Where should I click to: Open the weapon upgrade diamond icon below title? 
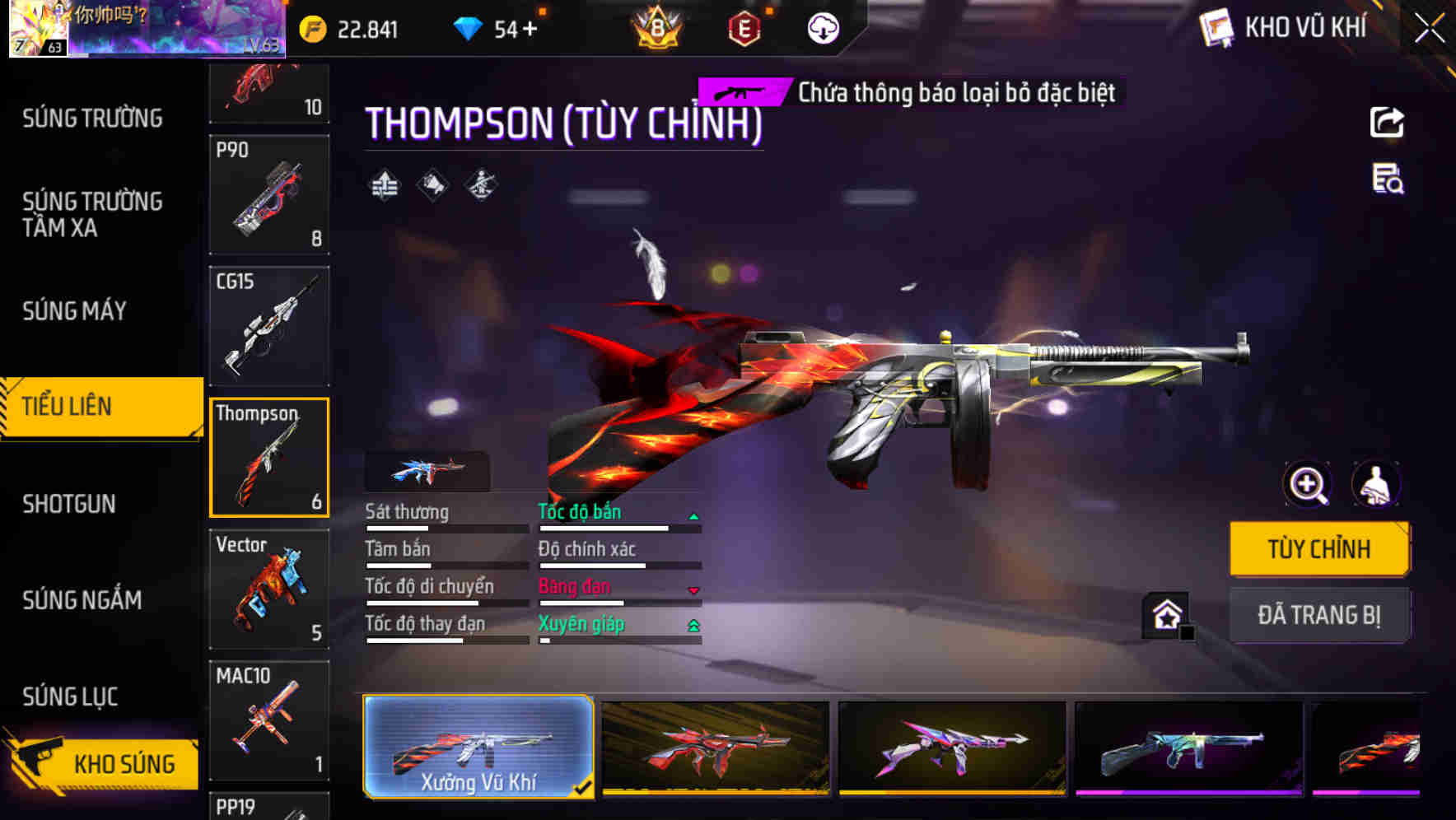384,184
